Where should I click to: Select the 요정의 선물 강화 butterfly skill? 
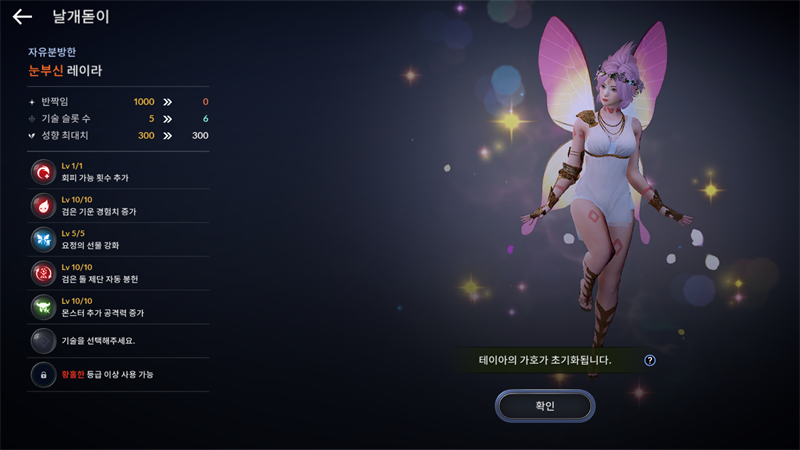tap(44, 240)
